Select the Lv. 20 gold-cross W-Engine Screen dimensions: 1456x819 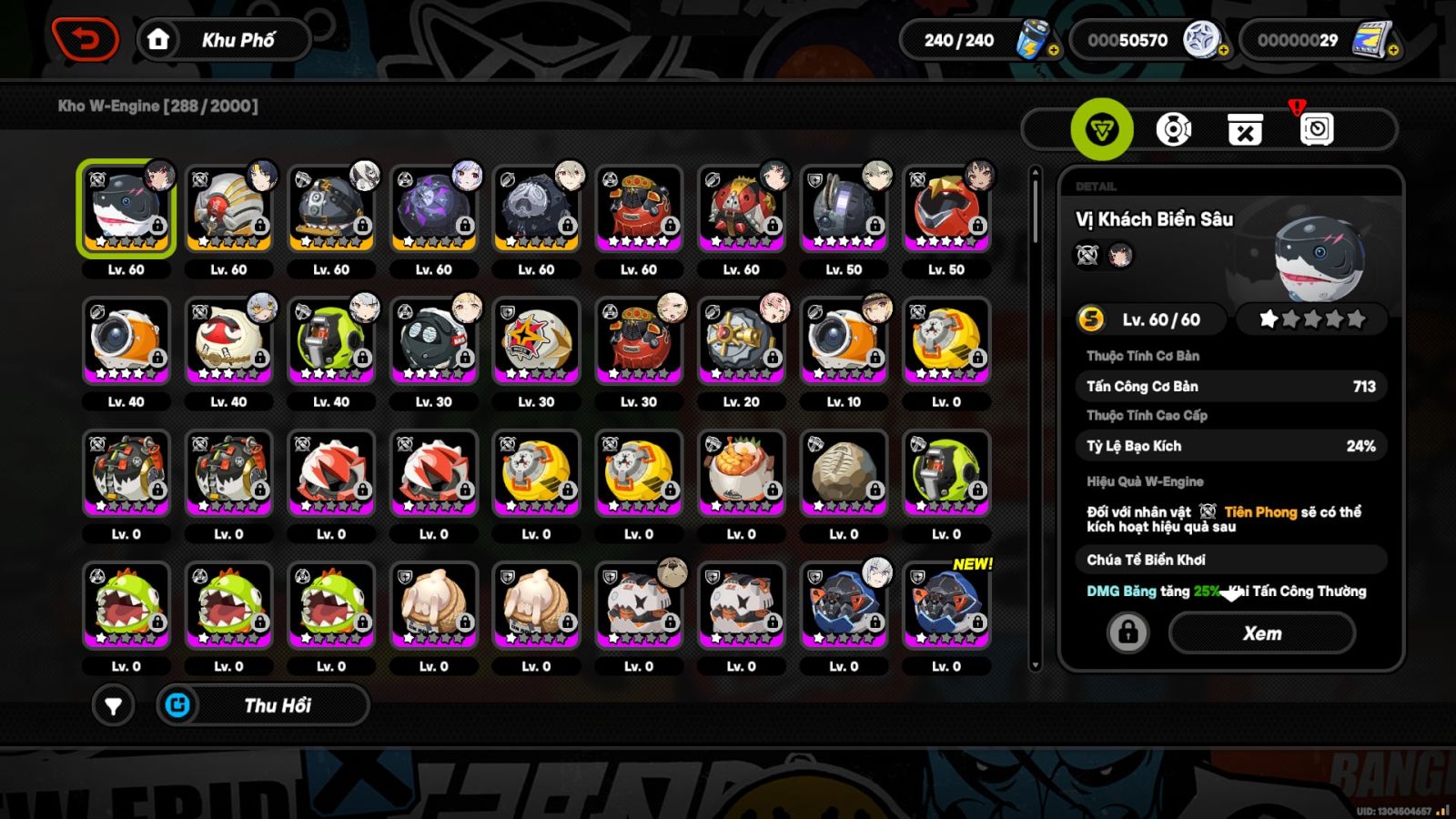[x=742, y=341]
